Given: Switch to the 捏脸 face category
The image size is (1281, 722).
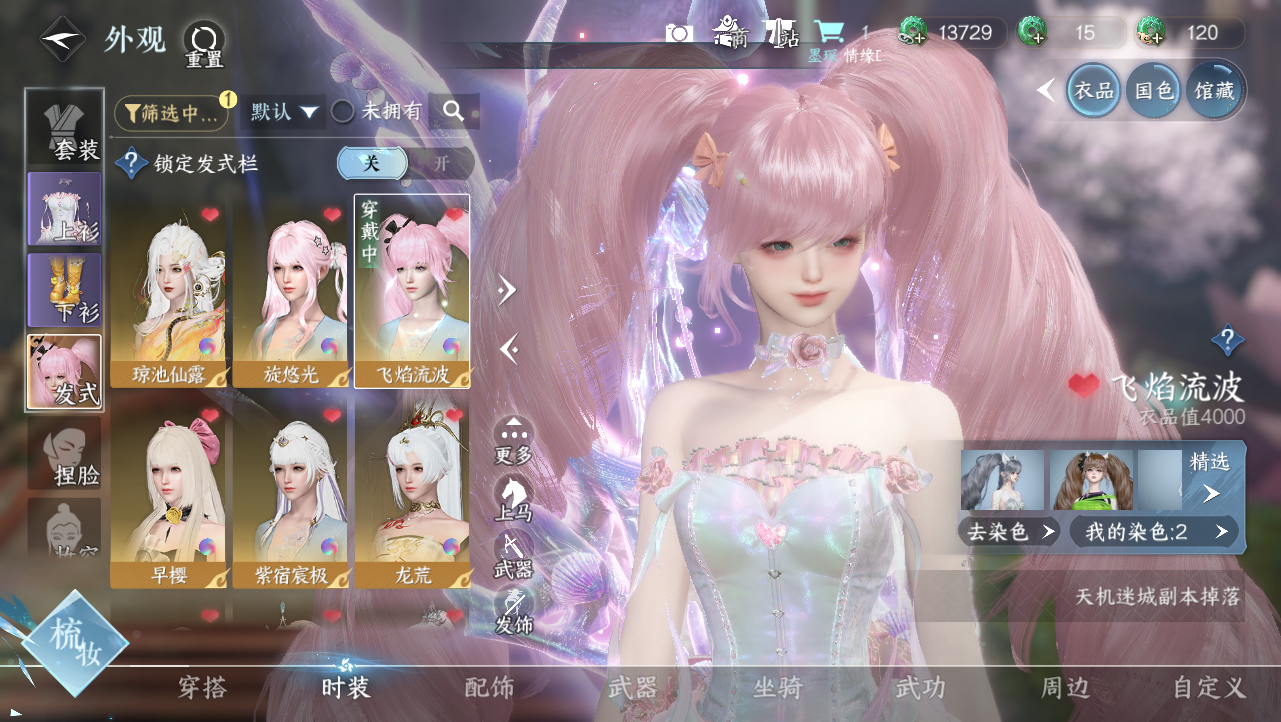Looking at the screenshot, I should pos(65,453).
